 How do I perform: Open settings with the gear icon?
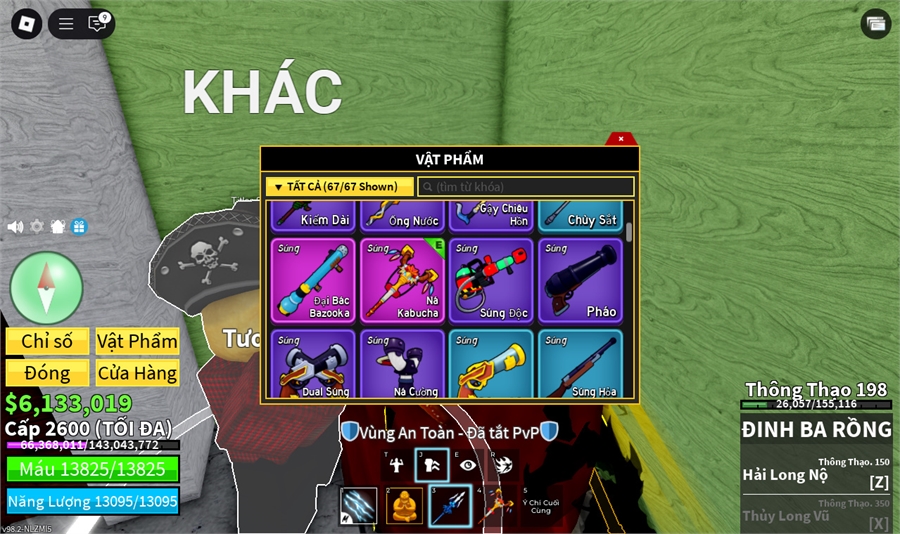[x=36, y=227]
